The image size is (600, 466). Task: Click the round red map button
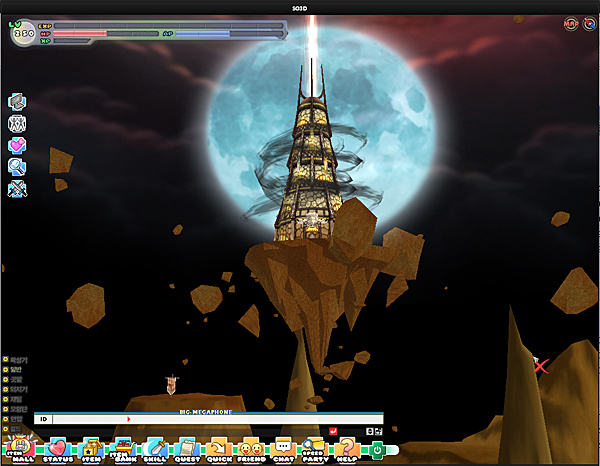(x=571, y=23)
